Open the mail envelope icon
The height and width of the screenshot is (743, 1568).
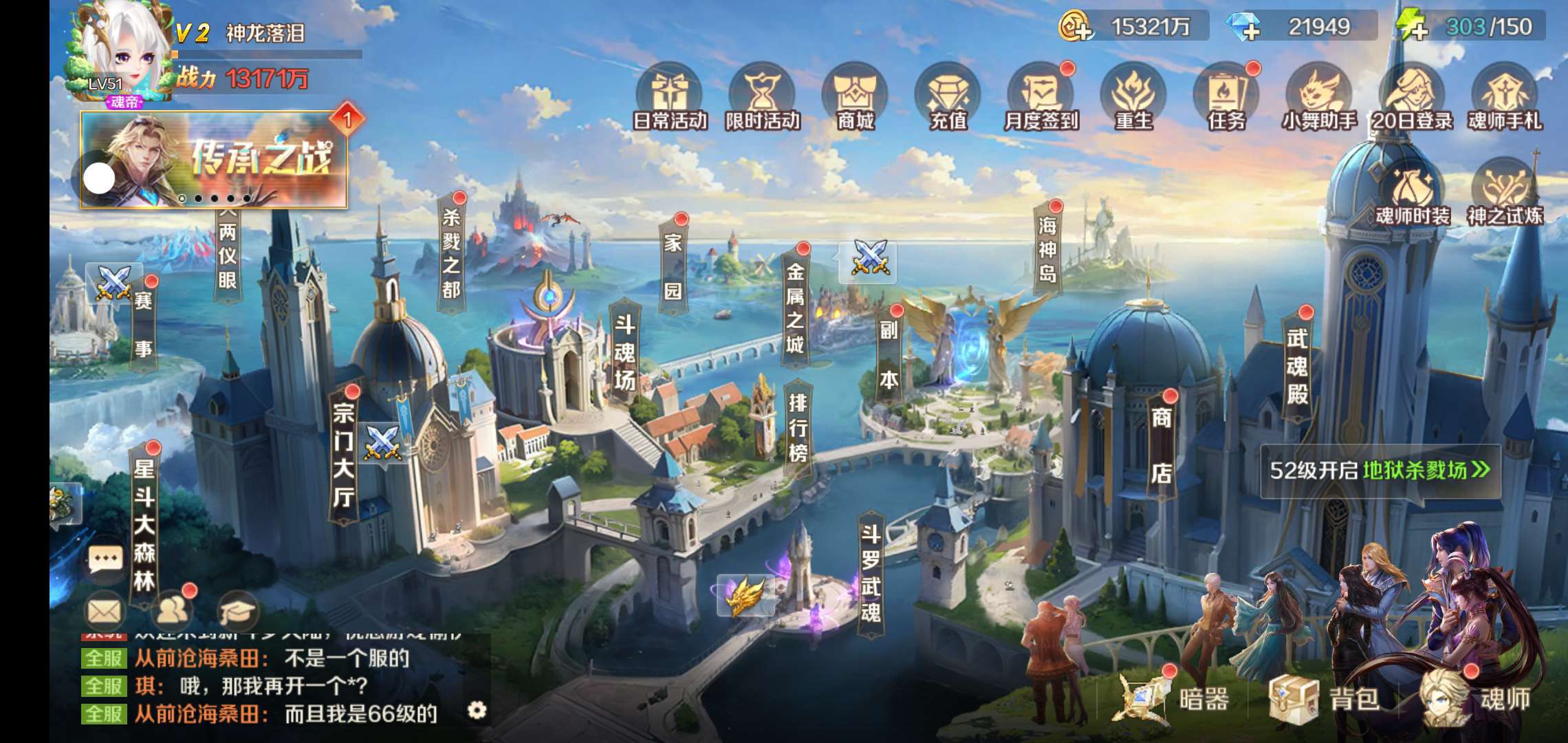coord(105,611)
